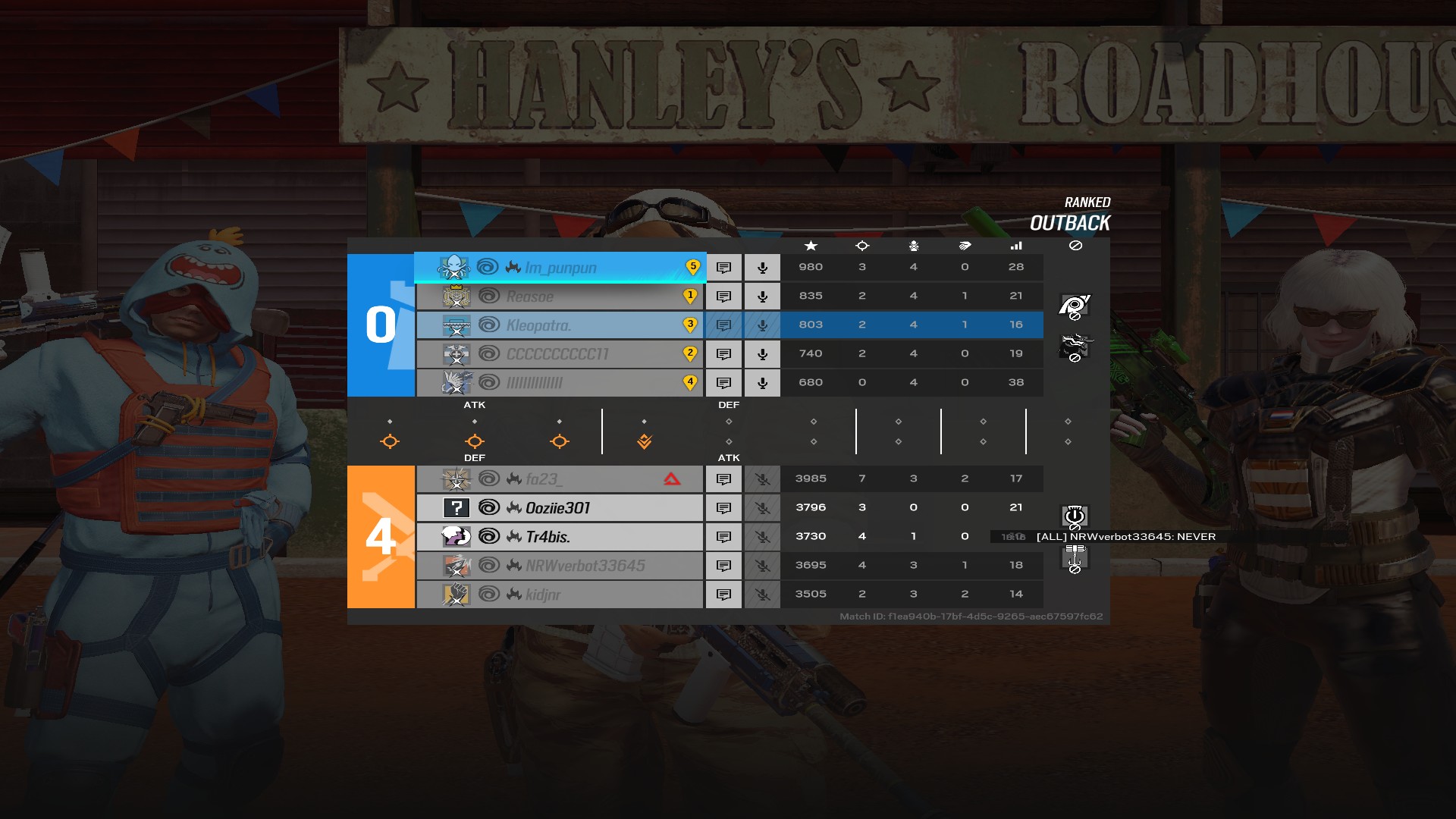Screen dimensions: 1456x819
Task: Click the orange overtime chevron in the round tracker
Action: [644, 440]
